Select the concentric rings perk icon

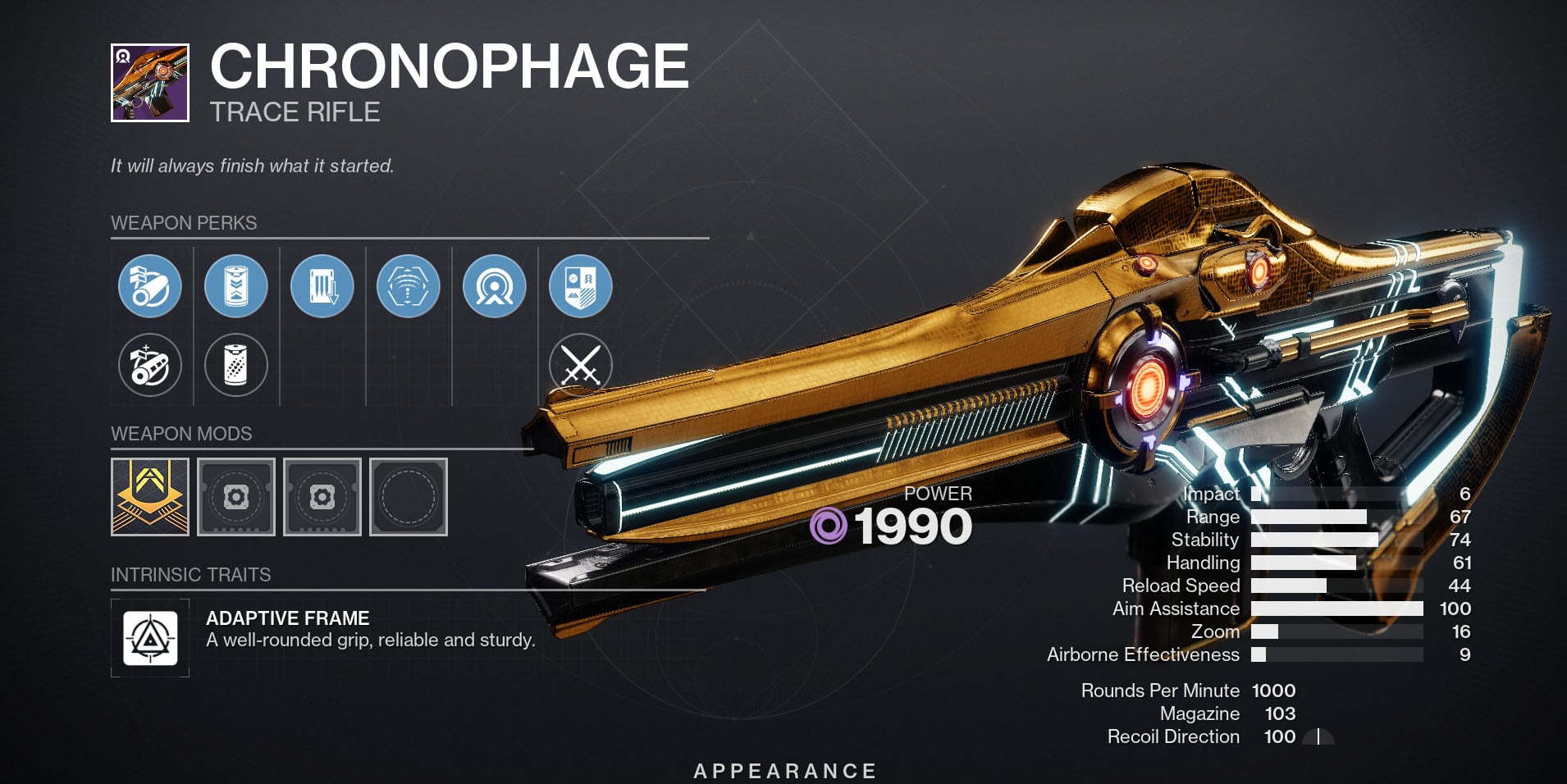click(493, 286)
